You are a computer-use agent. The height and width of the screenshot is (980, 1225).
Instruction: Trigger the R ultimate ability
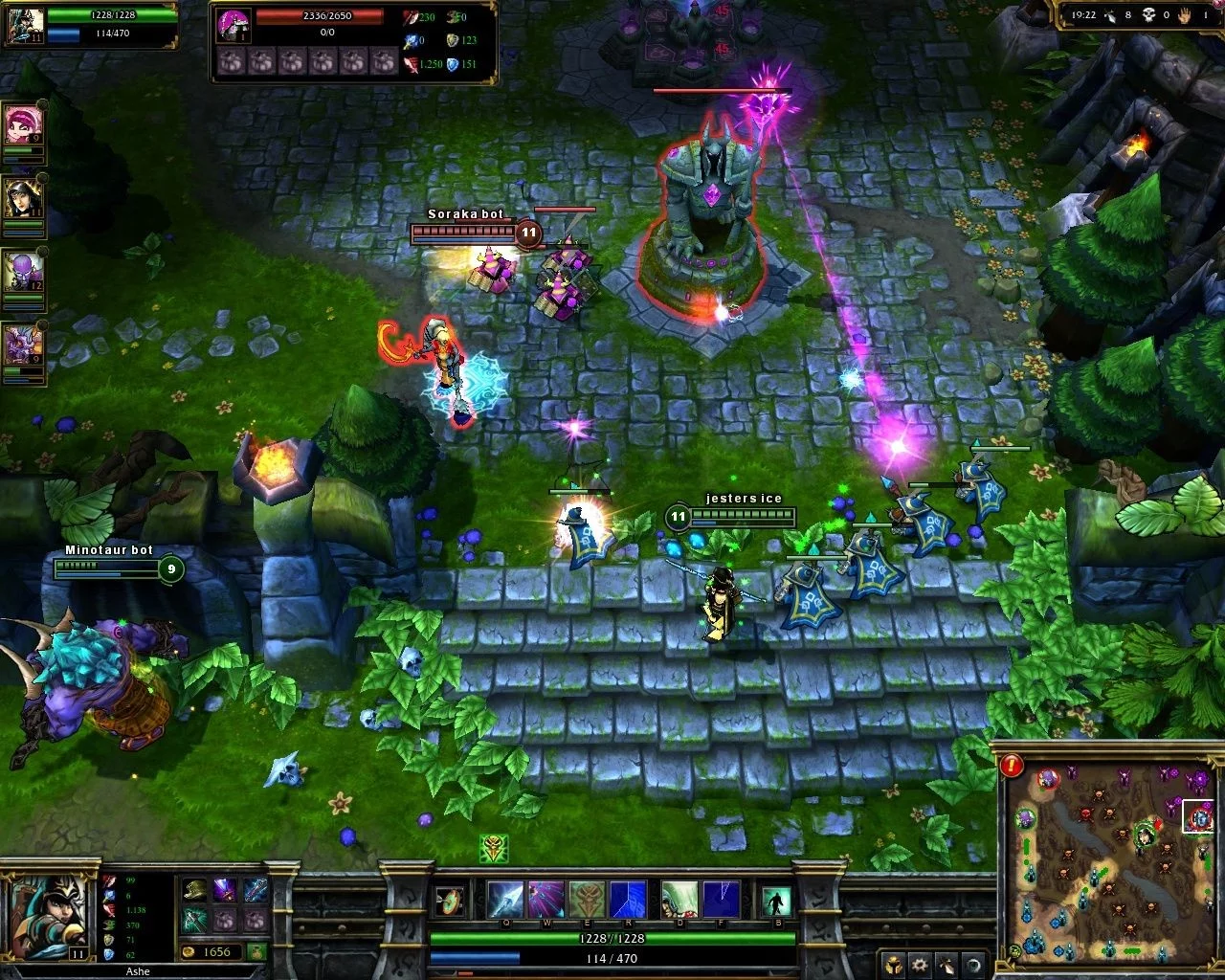click(x=628, y=900)
